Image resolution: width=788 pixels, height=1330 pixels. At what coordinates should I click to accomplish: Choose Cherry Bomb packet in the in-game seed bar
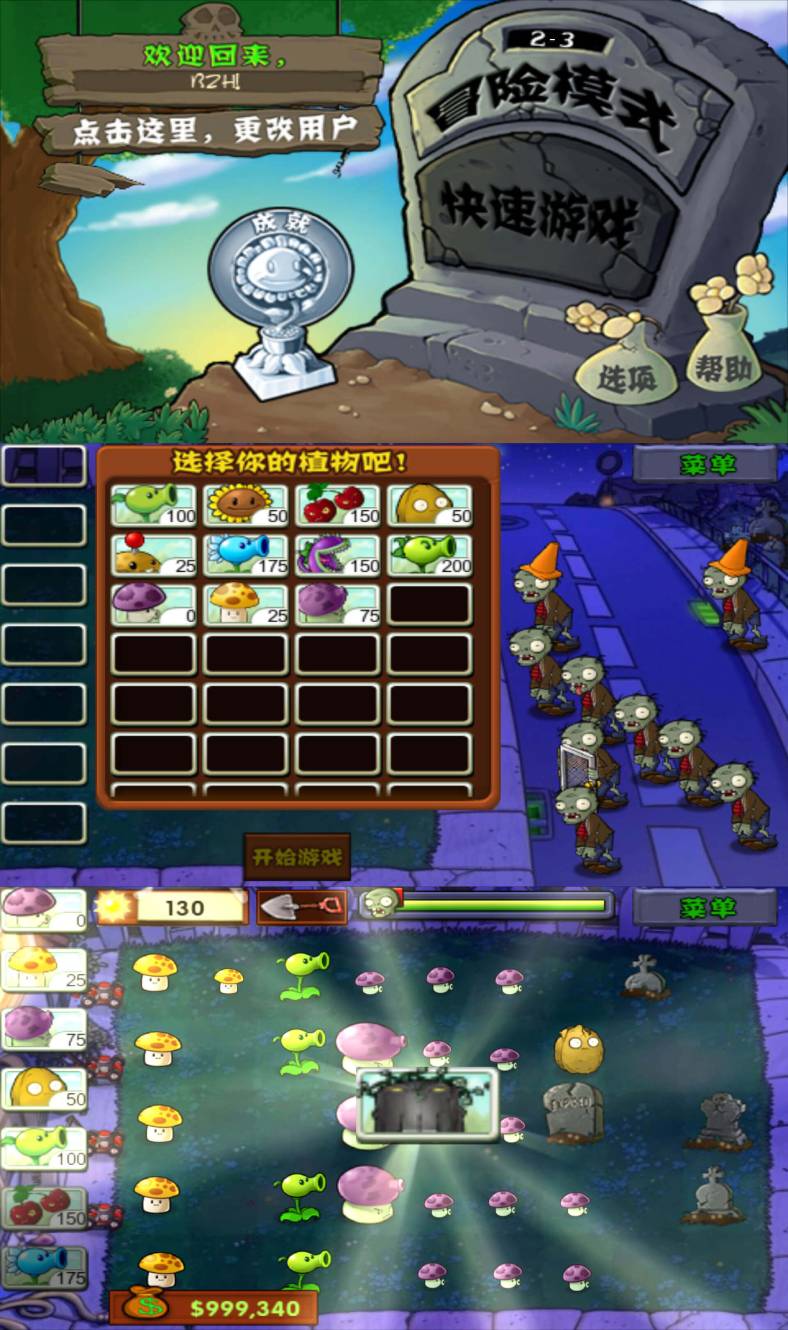[44, 1207]
